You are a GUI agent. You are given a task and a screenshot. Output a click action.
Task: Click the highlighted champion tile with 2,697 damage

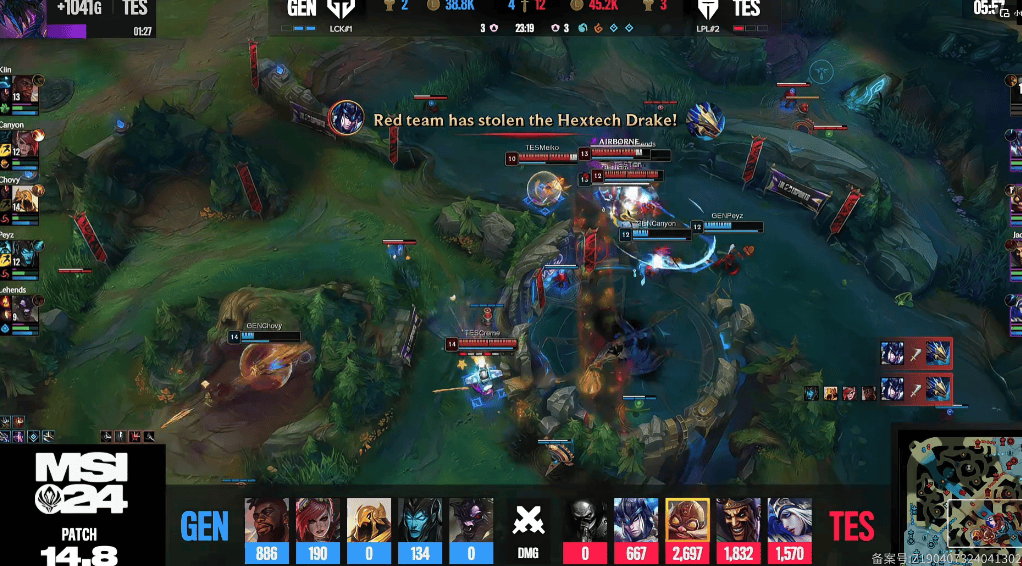(688, 530)
